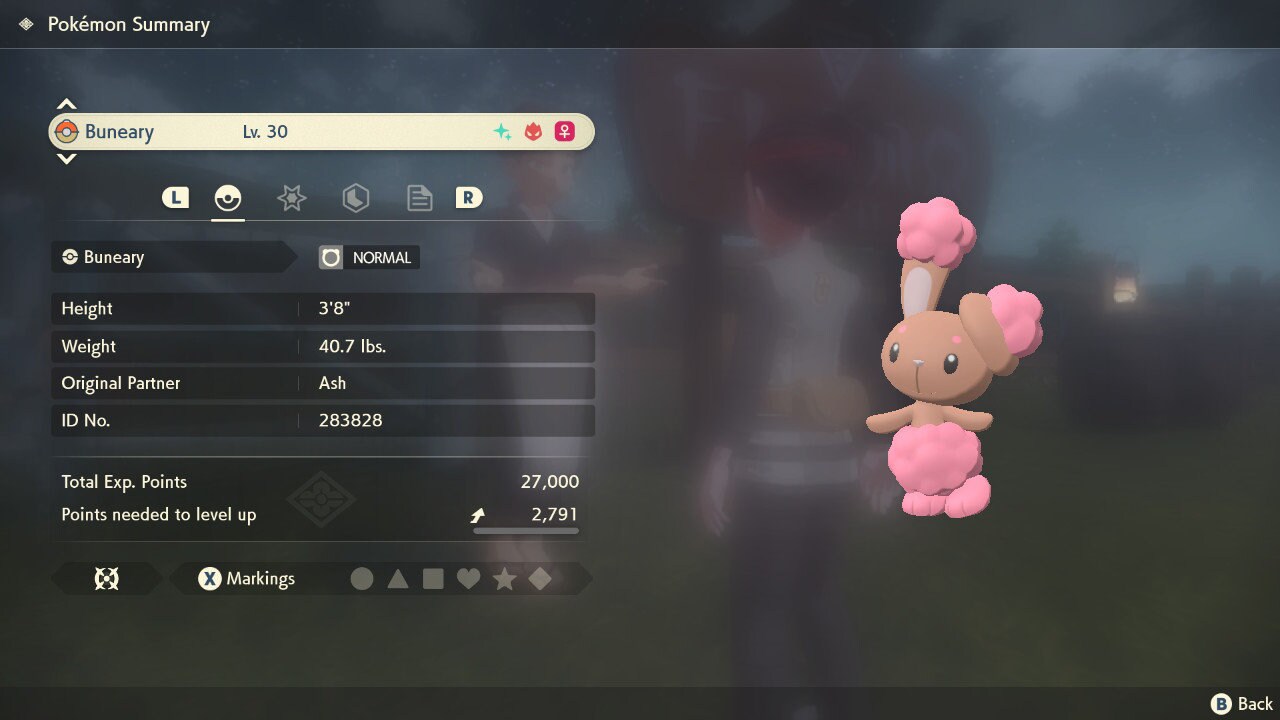
Task: Open the hexagon stats tab icon
Action: tap(355, 197)
